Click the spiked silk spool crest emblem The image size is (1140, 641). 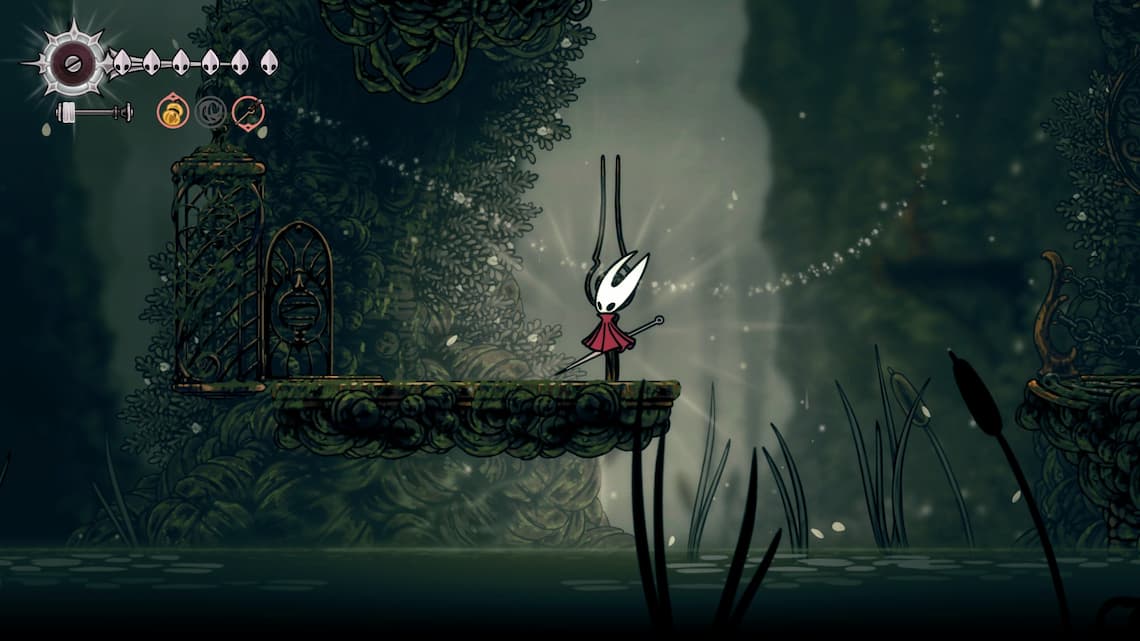point(73,64)
